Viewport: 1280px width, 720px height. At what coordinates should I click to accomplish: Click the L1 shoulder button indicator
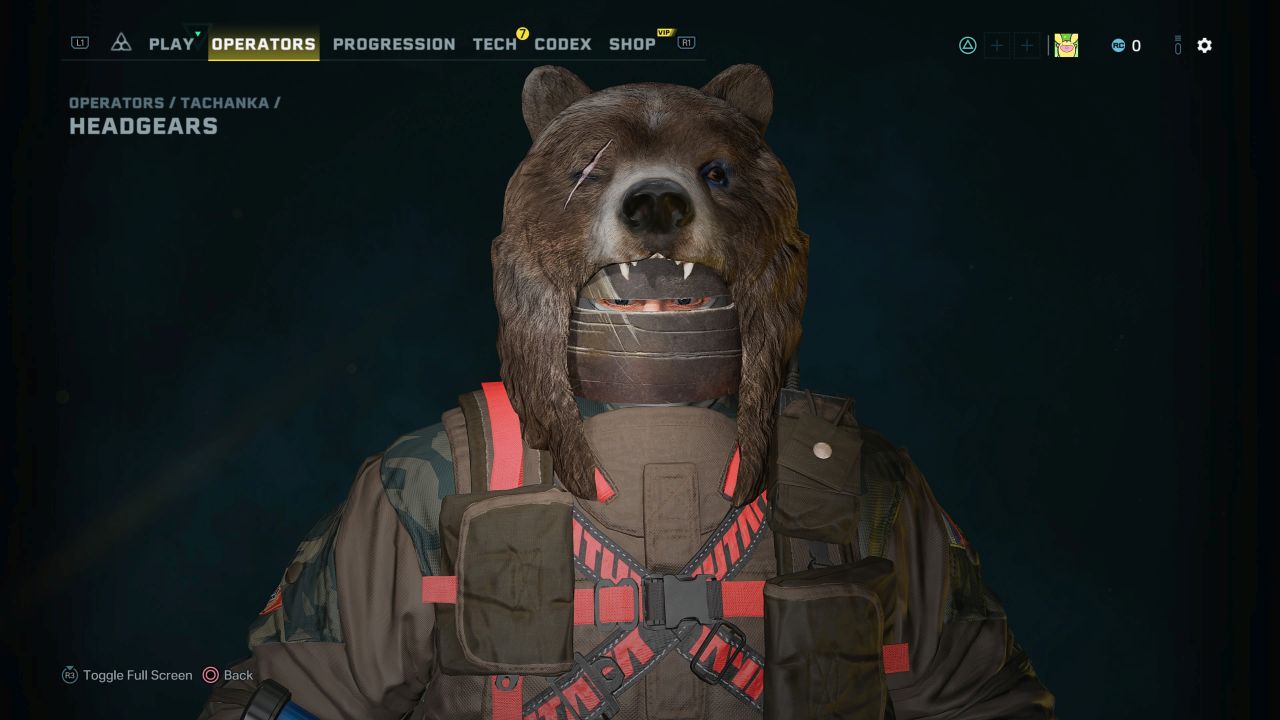(x=79, y=43)
